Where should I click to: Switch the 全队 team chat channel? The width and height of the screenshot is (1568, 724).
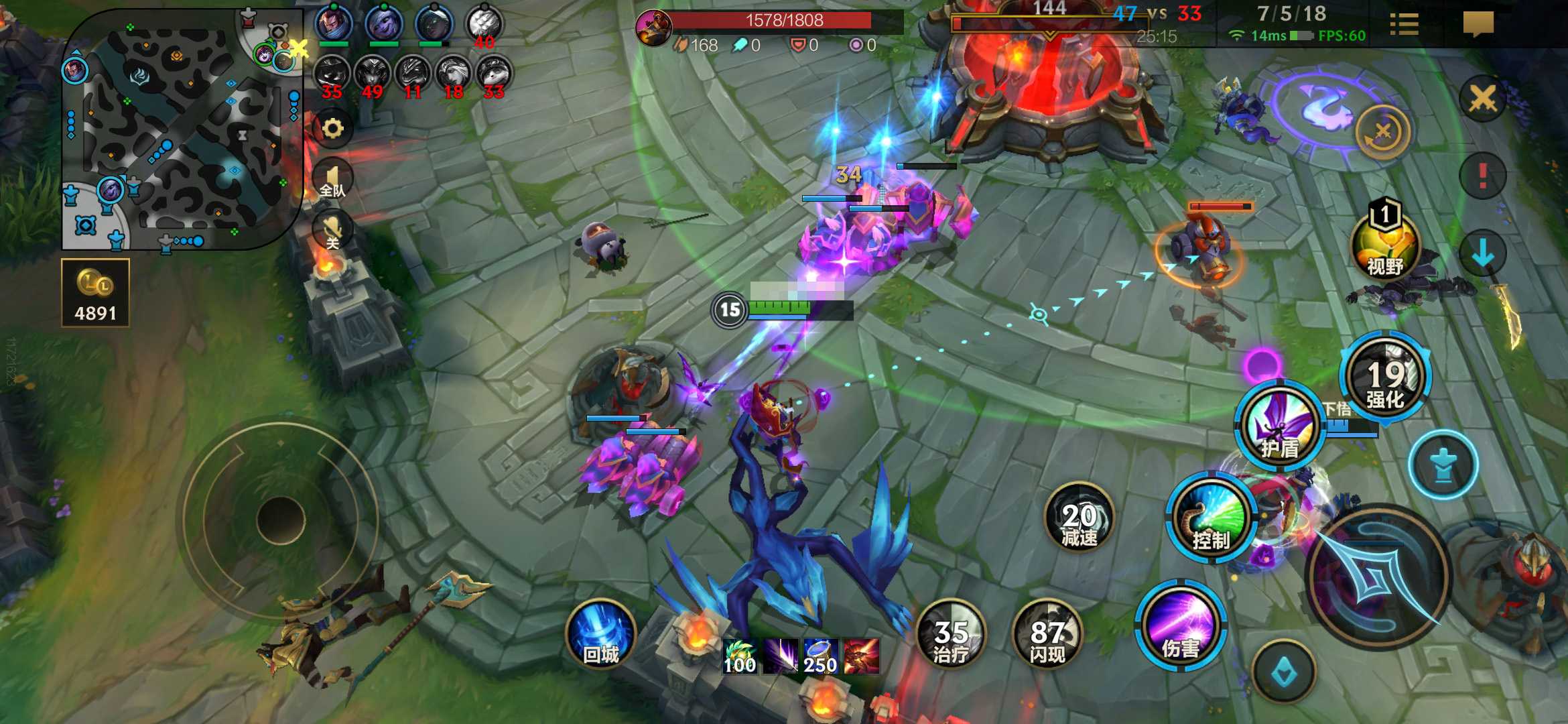[333, 179]
